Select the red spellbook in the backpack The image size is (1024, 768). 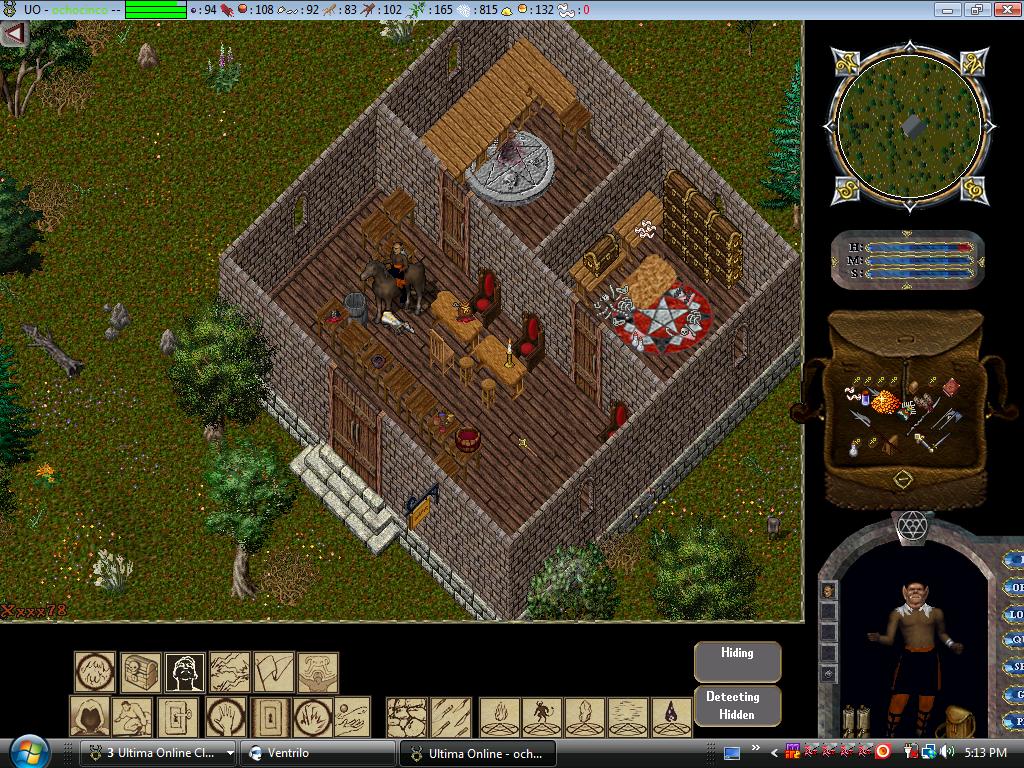952,387
